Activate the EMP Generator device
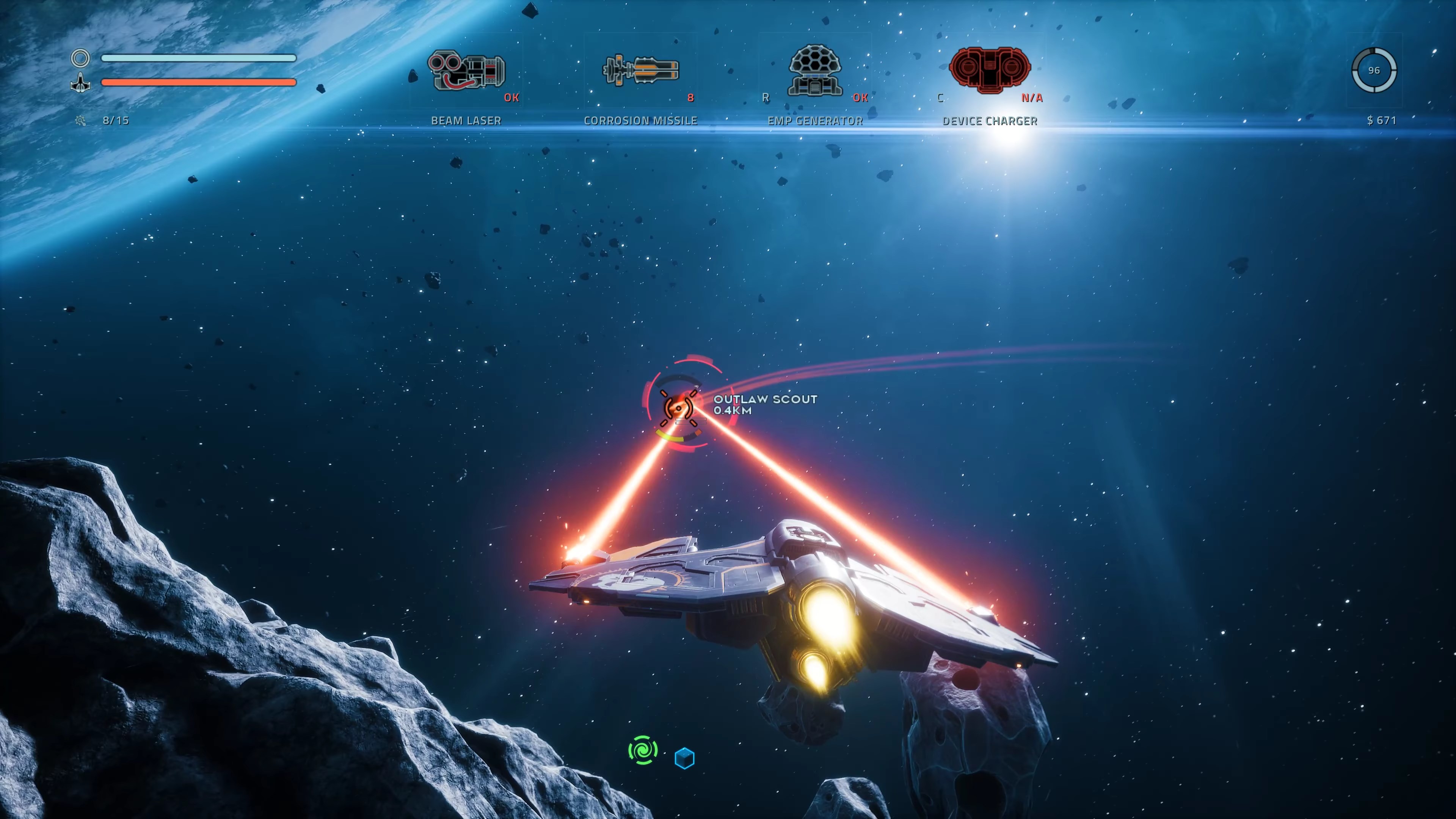Image resolution: width=1456 pixels, height=819 pixels. coord(814,70)
